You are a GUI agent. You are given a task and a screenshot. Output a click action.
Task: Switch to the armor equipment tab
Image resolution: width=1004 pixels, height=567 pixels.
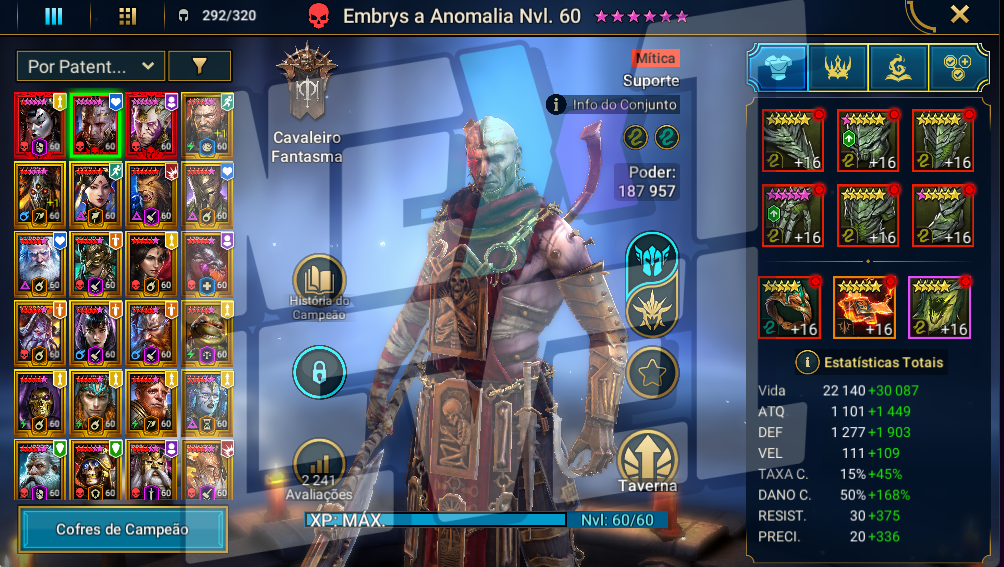tap(777, 68)
